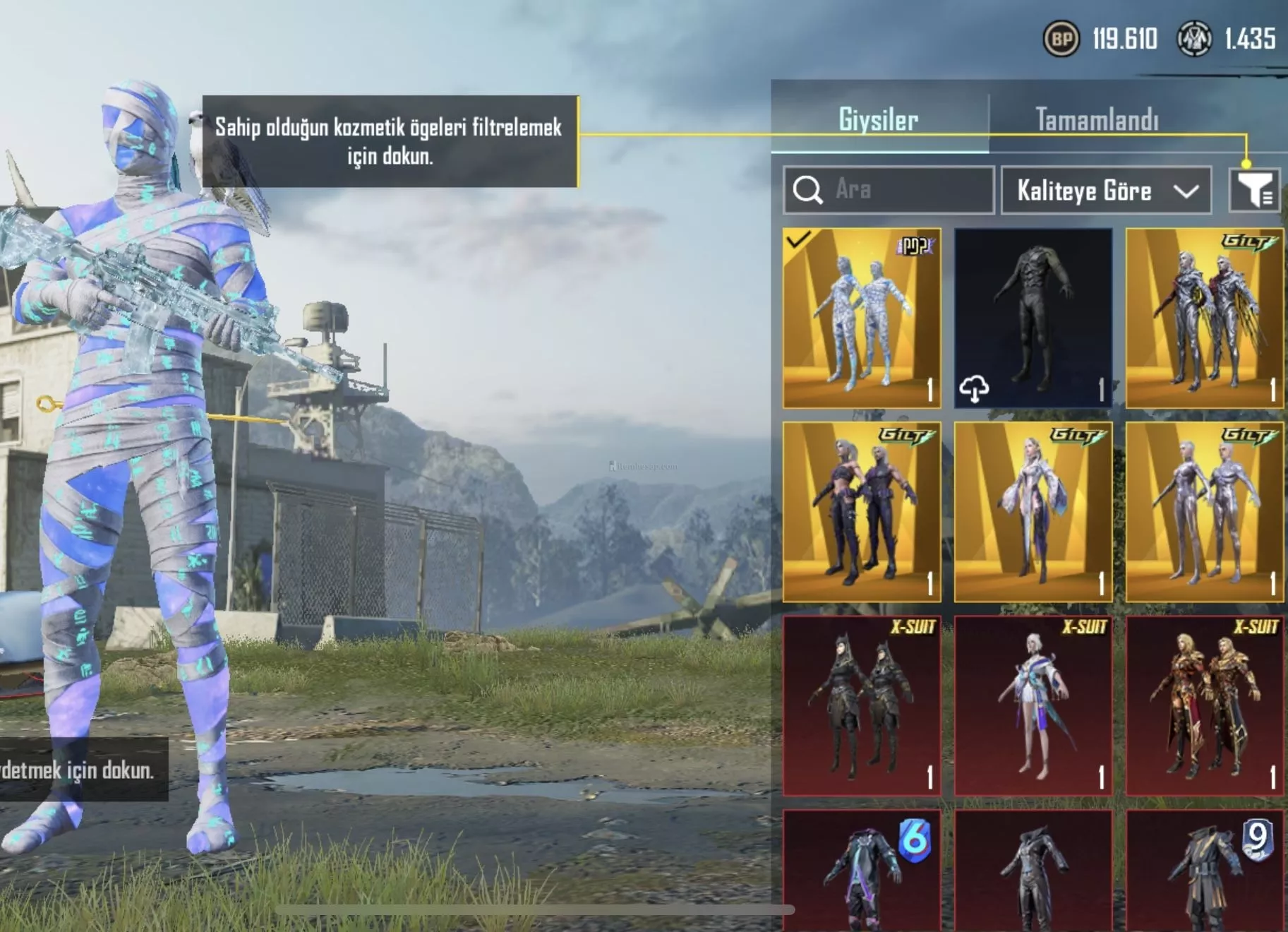
Task: Tap the owned cosmetics filter funnel icon
Action: (x=1254, y=190)
